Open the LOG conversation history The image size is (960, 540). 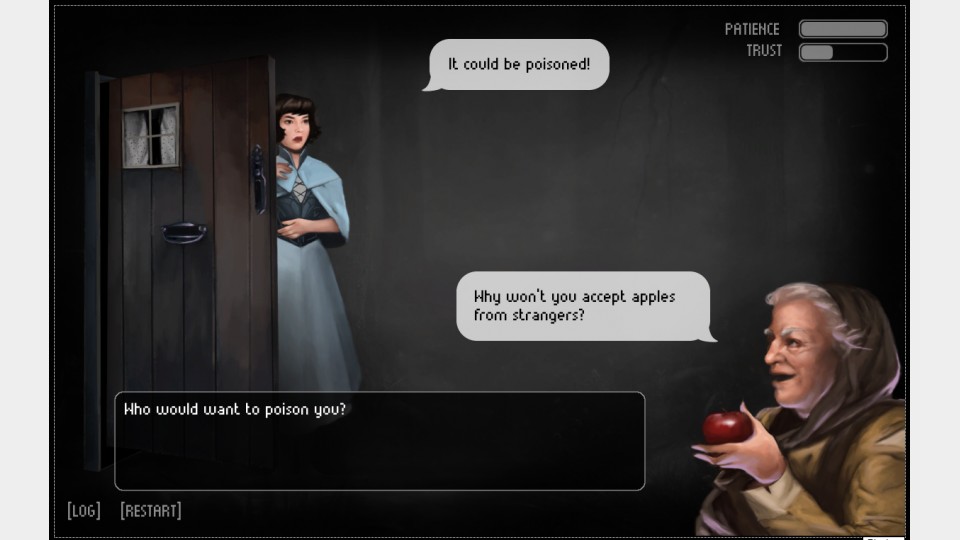click(84, 511)
